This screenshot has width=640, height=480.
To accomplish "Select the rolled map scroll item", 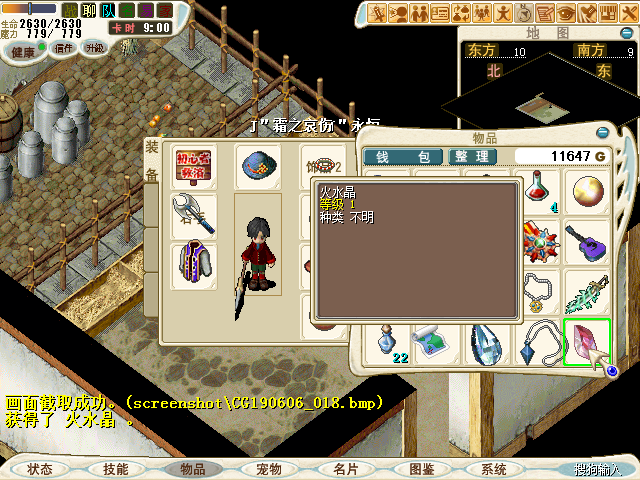I will click(437, 341).
